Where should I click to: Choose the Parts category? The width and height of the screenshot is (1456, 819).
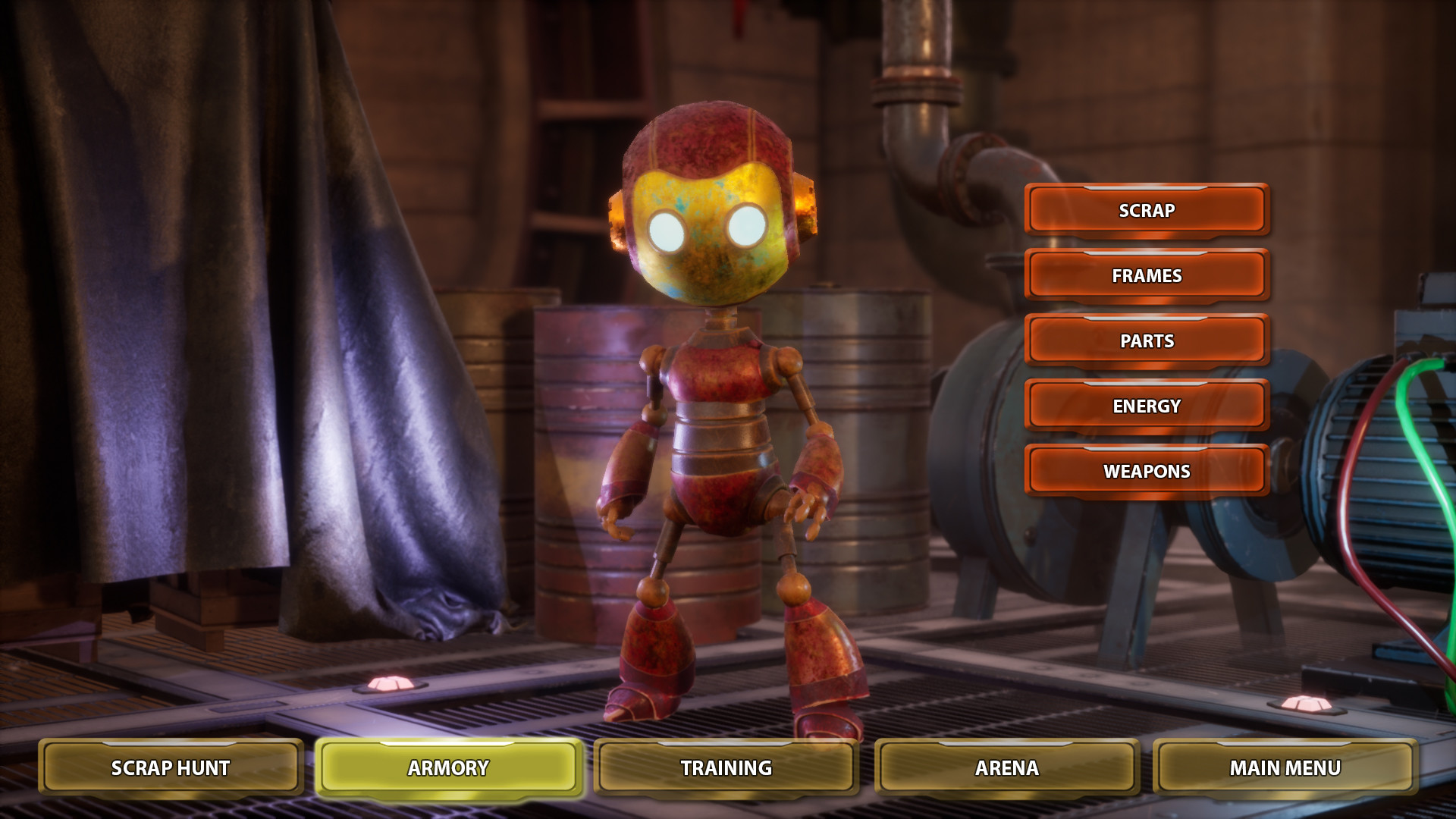click(1147, 341)
